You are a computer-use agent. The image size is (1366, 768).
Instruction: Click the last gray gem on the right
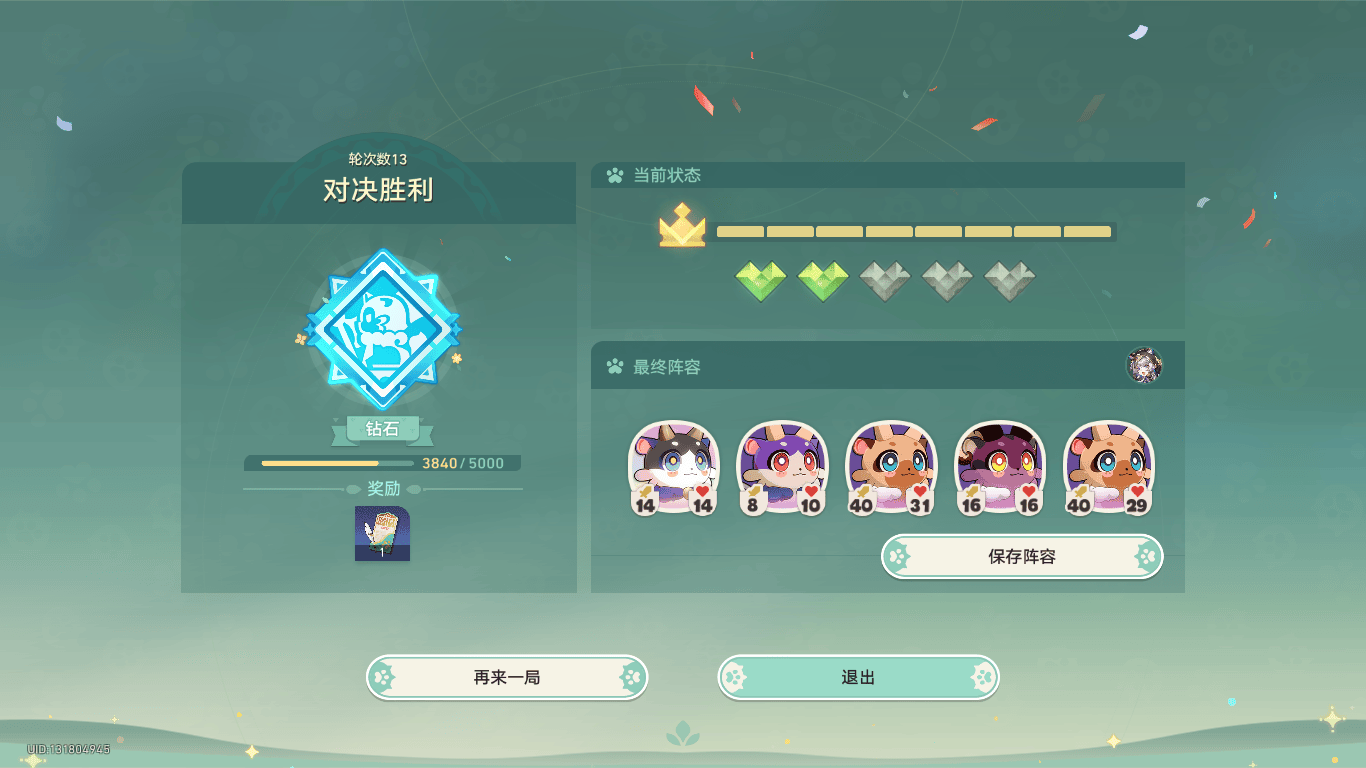(x=1011, y=280)
